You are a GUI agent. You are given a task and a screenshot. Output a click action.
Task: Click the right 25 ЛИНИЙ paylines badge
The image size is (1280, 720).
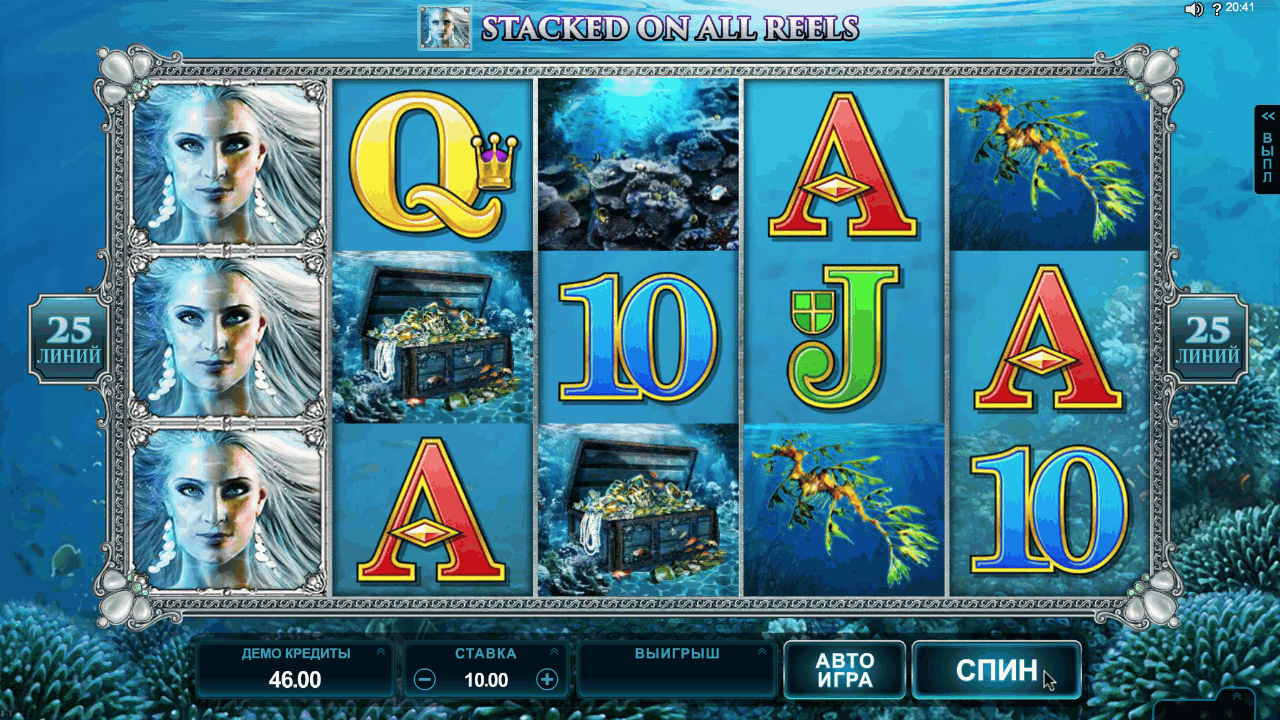tap(1208, 339)
